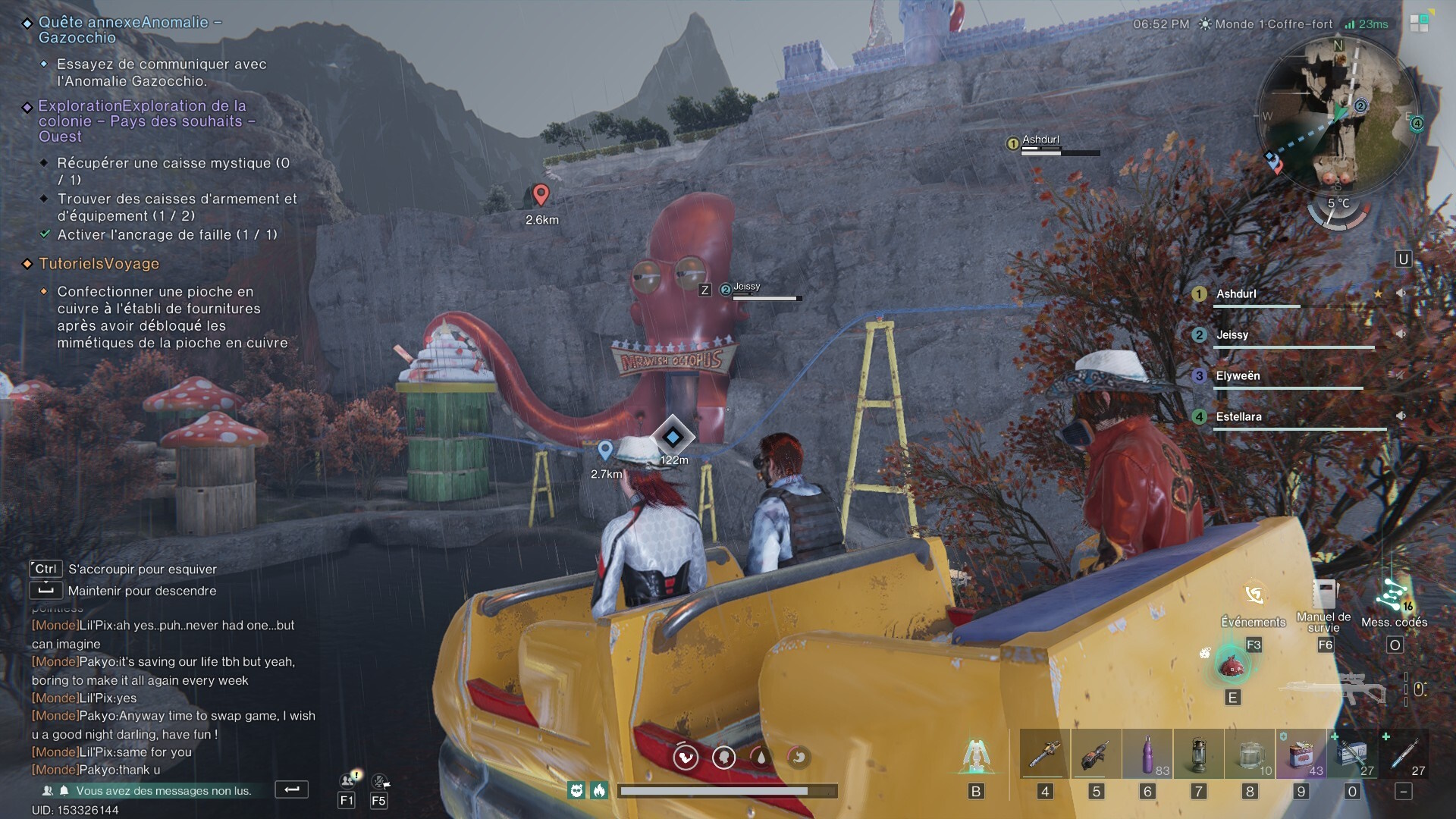The width and height of the screenshot is (1456, 819).
Task: Select the glass of water slot
Action: [1250, 755]
